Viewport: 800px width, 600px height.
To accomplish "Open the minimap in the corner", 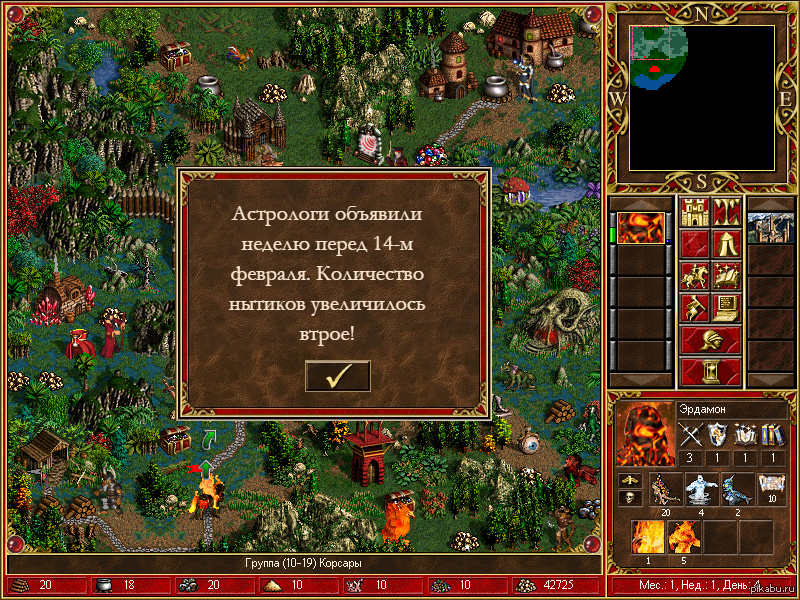I will click(x=701, y=97).
